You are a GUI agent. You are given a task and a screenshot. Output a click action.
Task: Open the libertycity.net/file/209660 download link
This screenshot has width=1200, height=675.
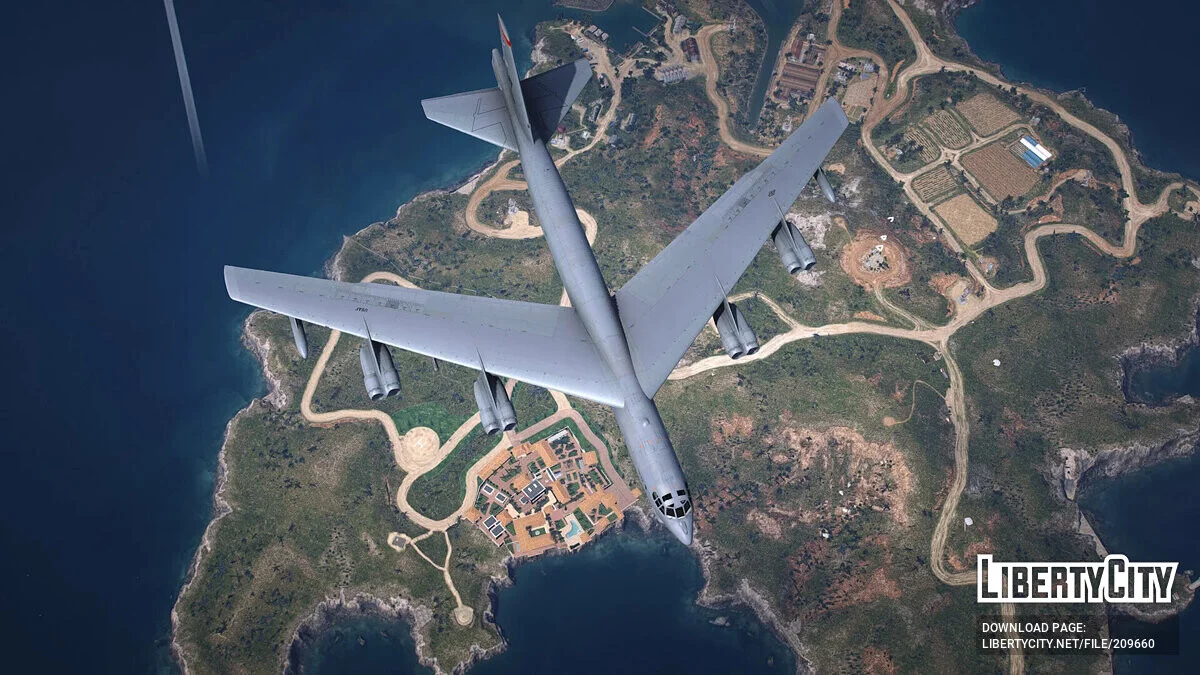click(1067, 644)
